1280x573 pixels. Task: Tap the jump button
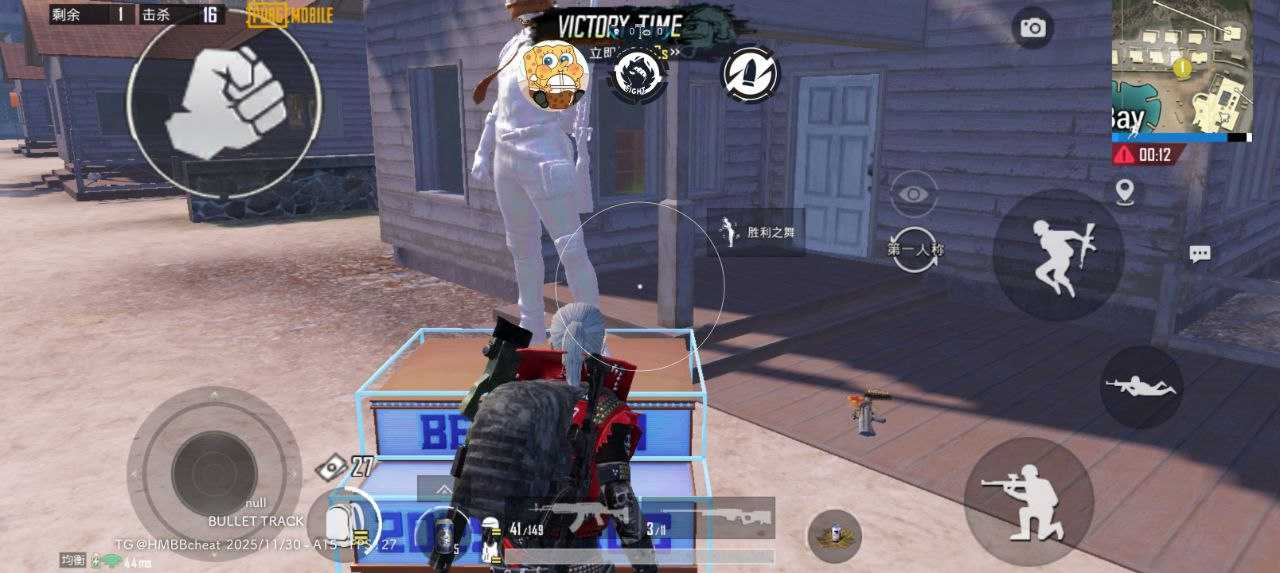pos(1058,255)
